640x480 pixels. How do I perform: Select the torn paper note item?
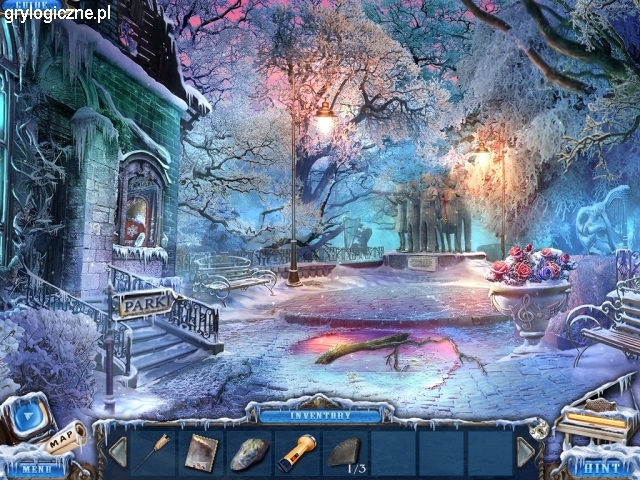coord(199,452)
